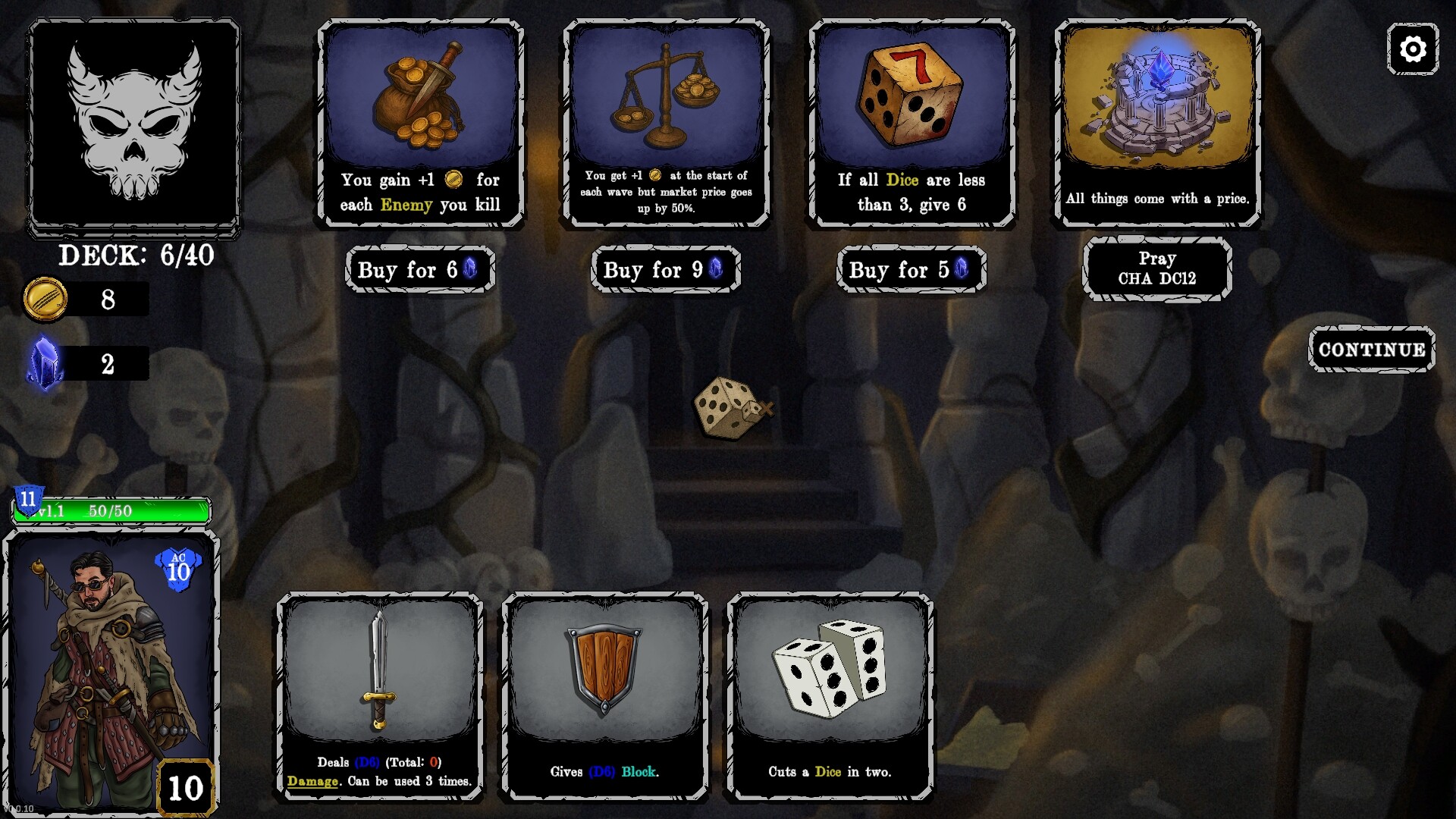This screenshot has width=1456, height=819.
Task: Select the seven dice shop card
Action: pyautogui.click(x=912, y=123)
